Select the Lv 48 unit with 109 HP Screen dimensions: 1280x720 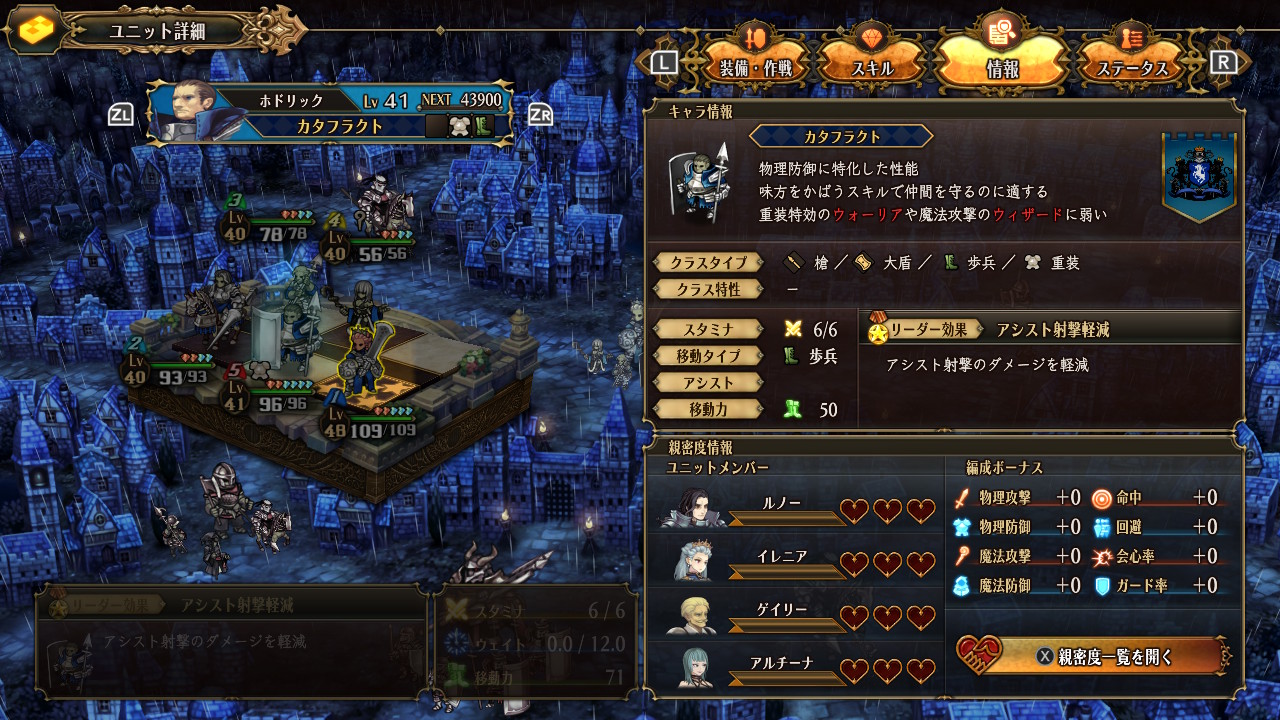[x=362, y=362]
